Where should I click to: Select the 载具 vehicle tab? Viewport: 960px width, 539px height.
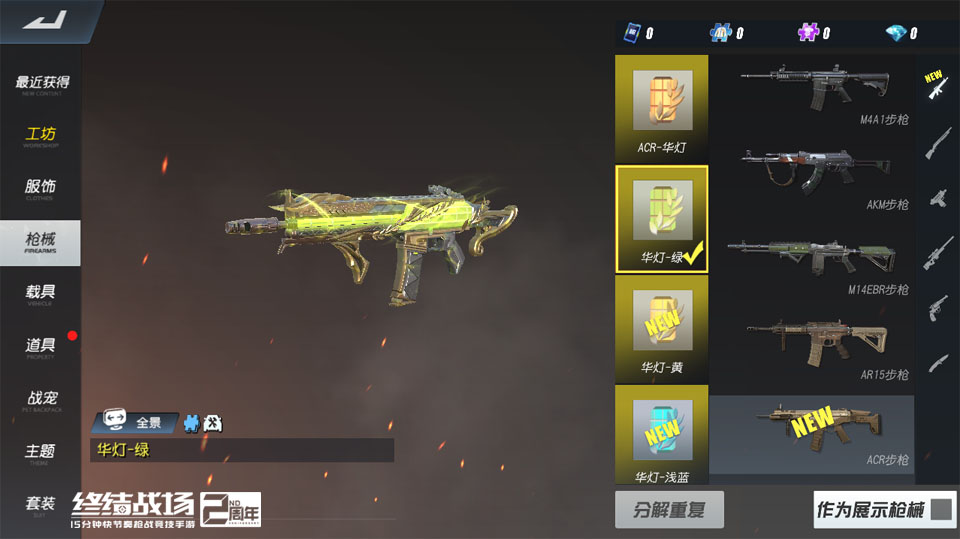tap(42, 294)
